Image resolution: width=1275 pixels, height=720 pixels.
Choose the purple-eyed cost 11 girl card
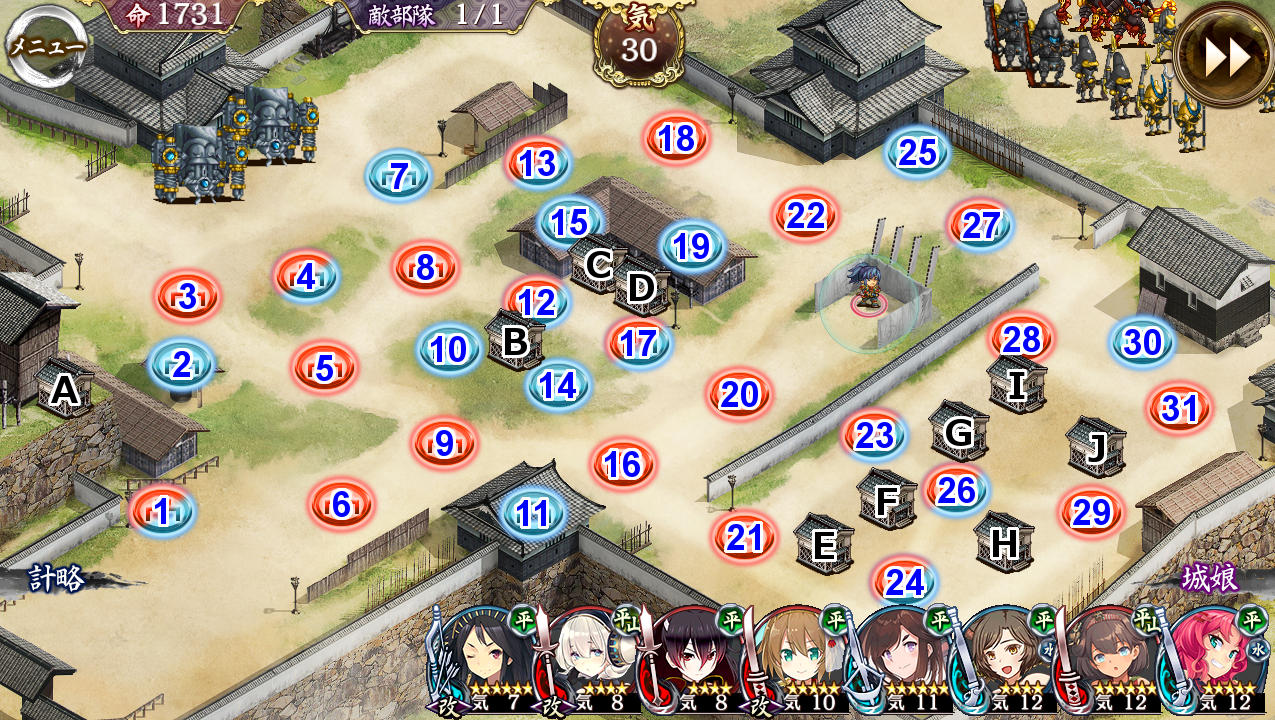(900, 662)
